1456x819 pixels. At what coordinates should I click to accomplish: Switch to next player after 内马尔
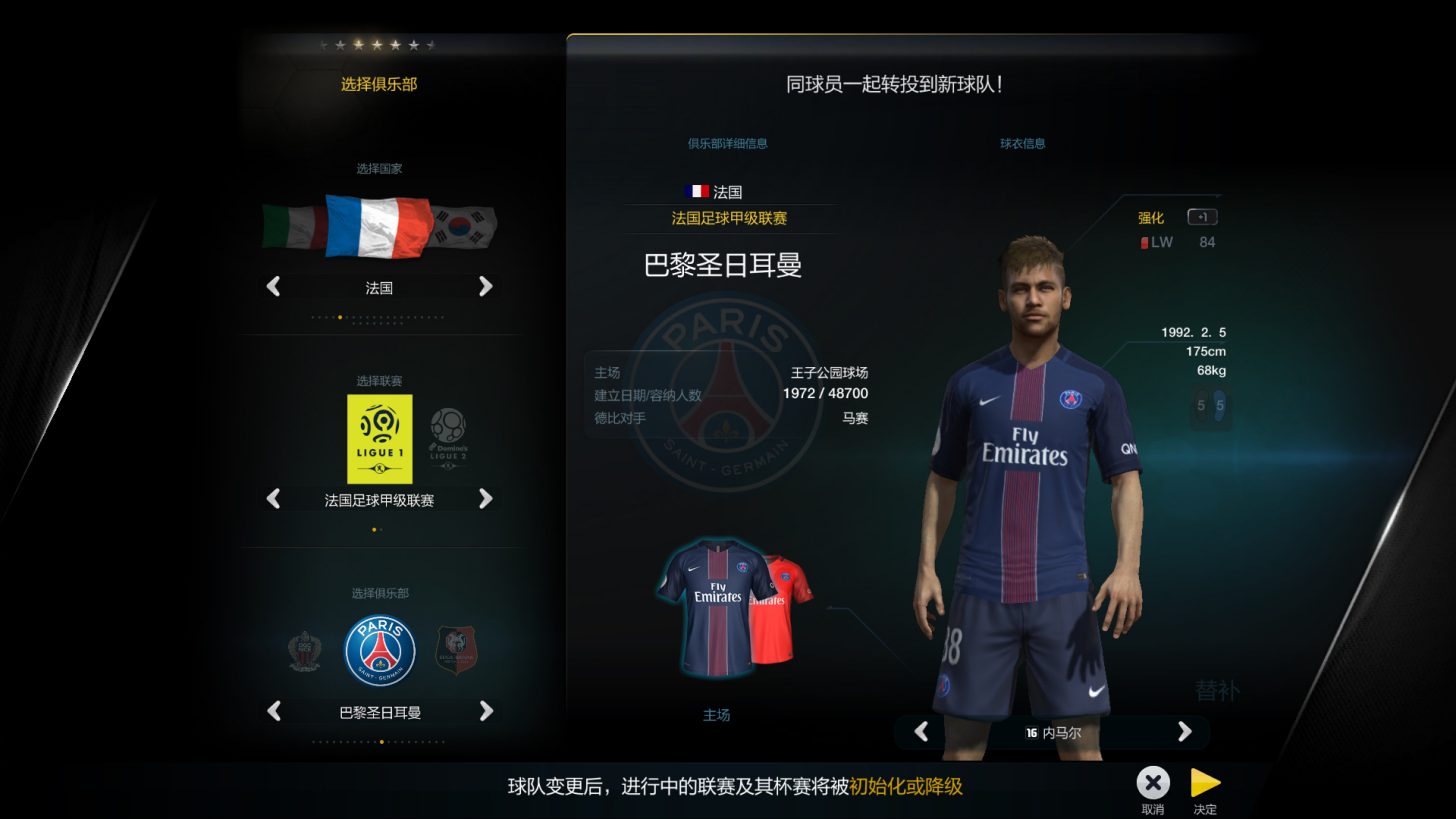(1184, 732)
